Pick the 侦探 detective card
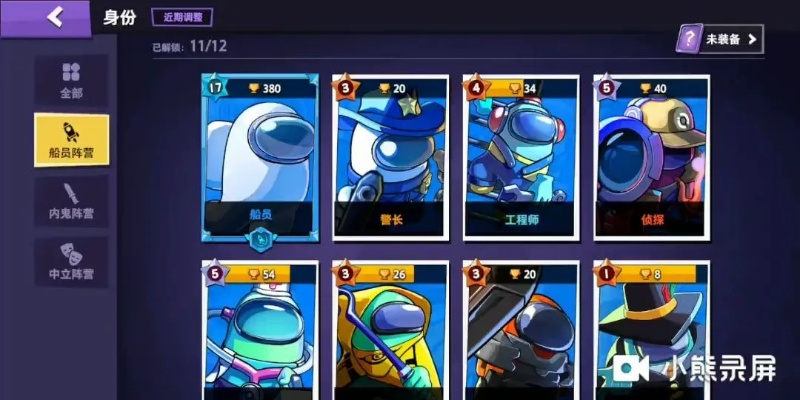Screen dimensions: 800x400 pyautogui.click(x=651, y=160)
